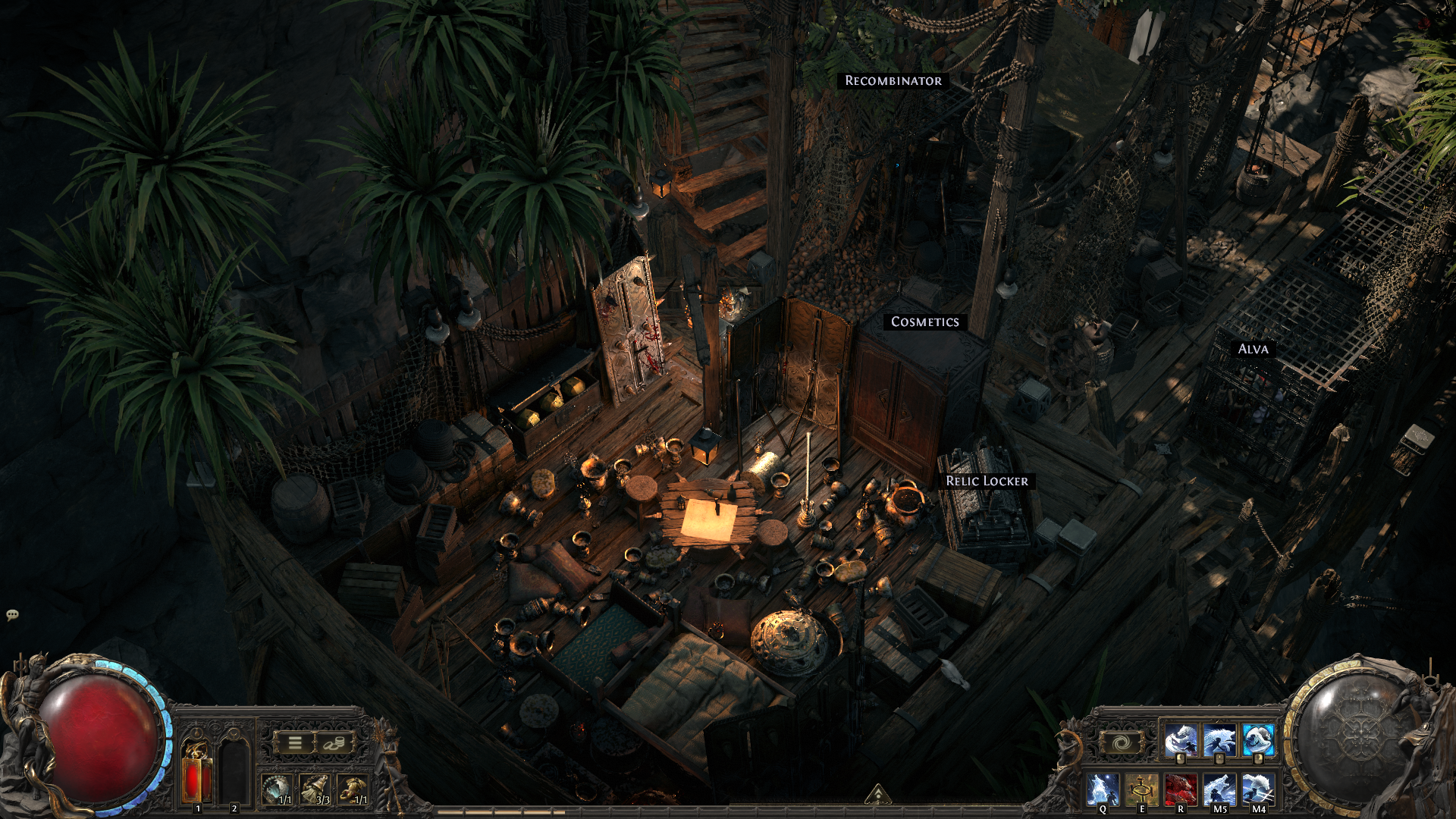Select the red beasts skill icon
This screenshot has height=819, width=1456.
1180,789
